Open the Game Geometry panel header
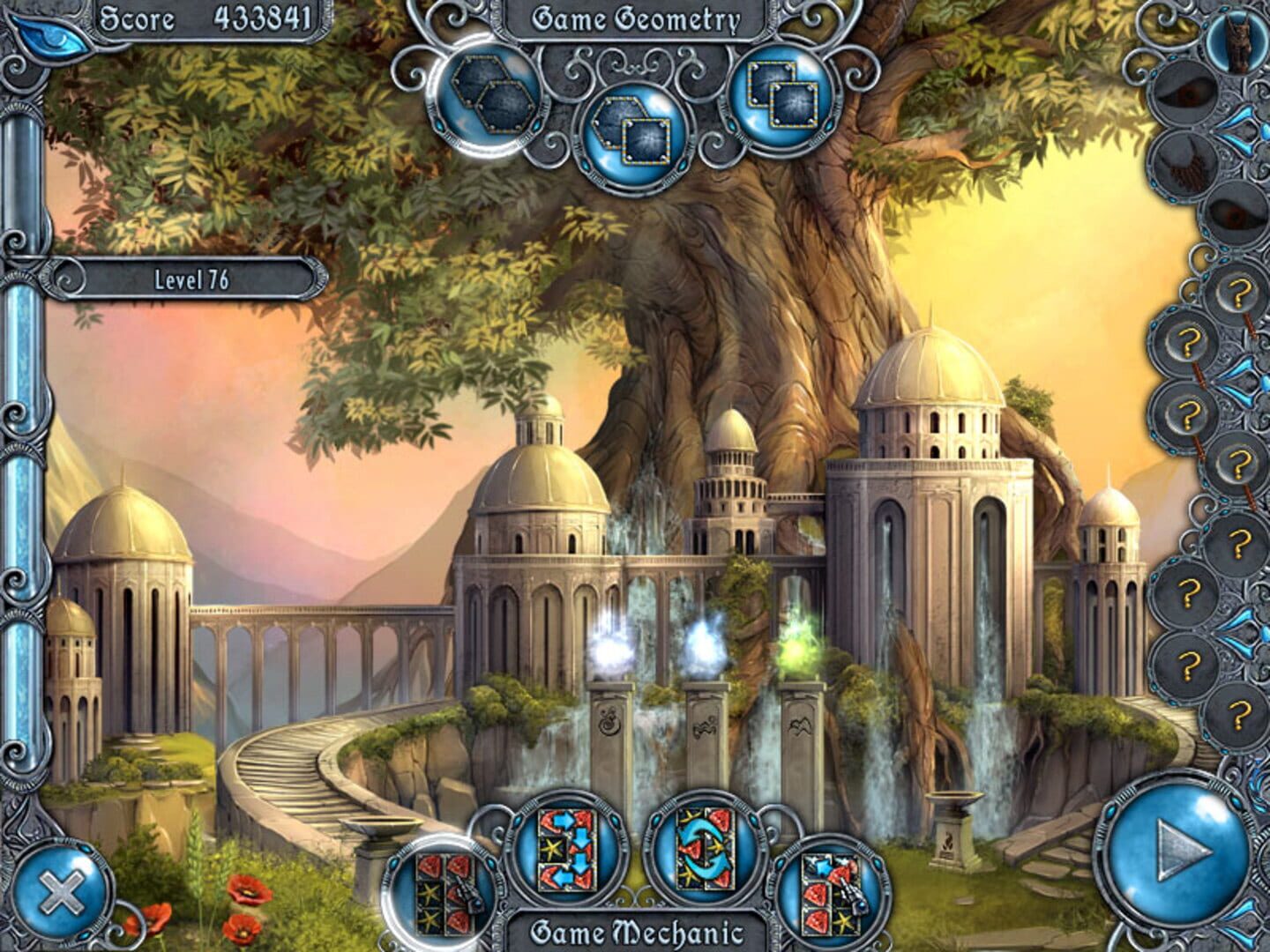The height and width of the screenshot is (952, 1270). pos(633,19)
